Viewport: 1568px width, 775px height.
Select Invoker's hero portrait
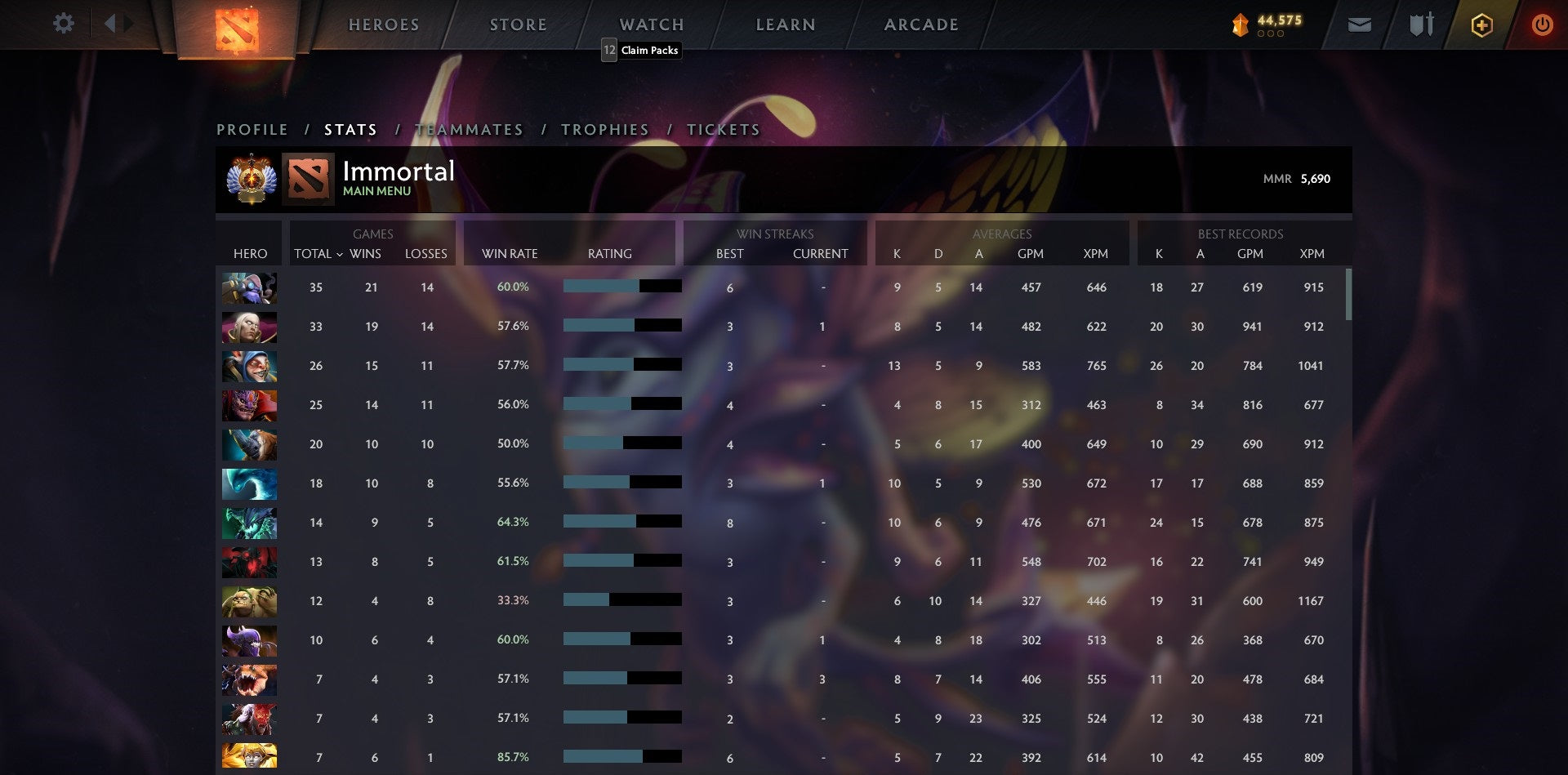[x=249, y=327]
